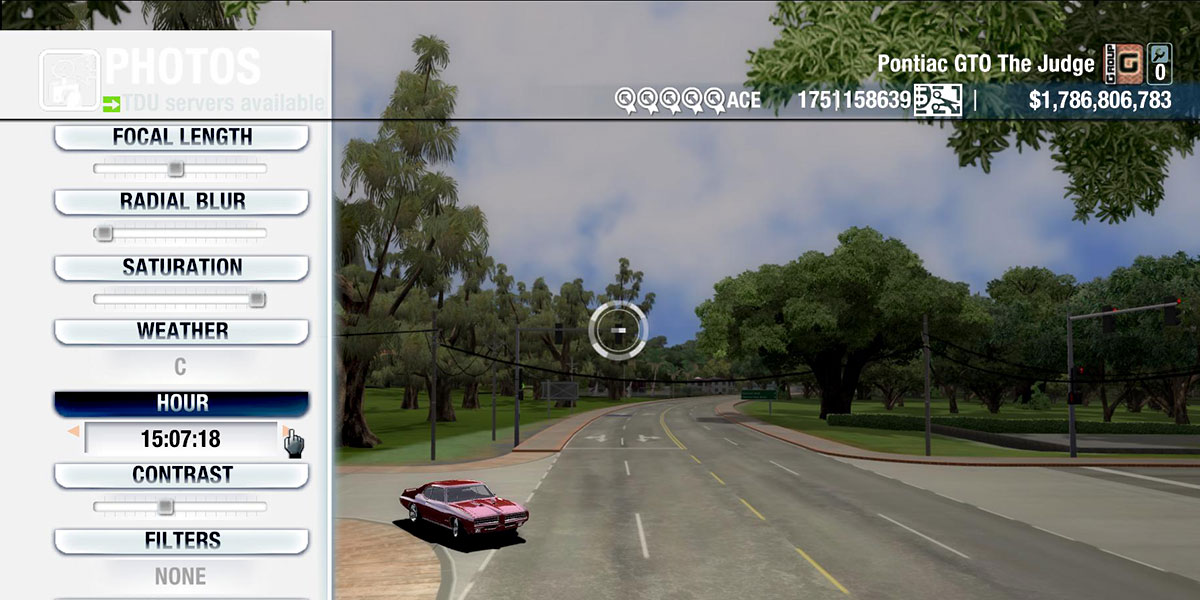Screen dimensions: 1200x600
Task: Choose the Contrast option
Action: (181, 475)
